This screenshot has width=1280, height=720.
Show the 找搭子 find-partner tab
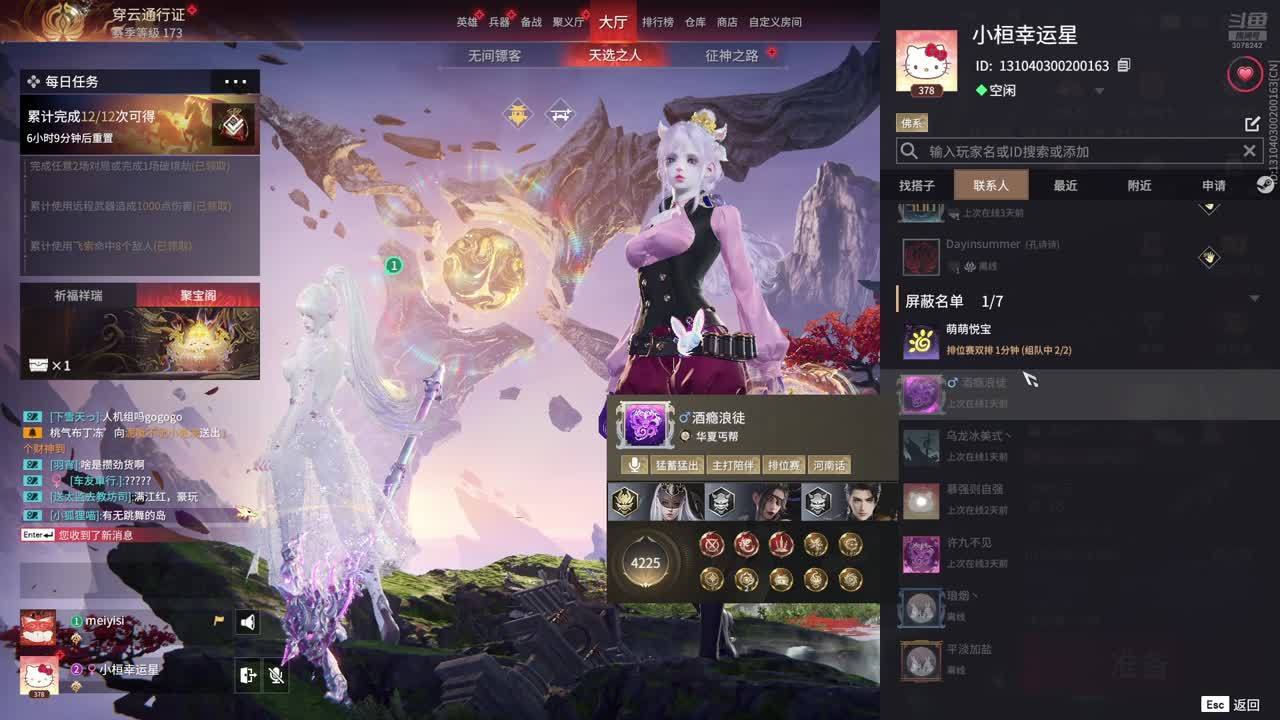coord(917,186)
